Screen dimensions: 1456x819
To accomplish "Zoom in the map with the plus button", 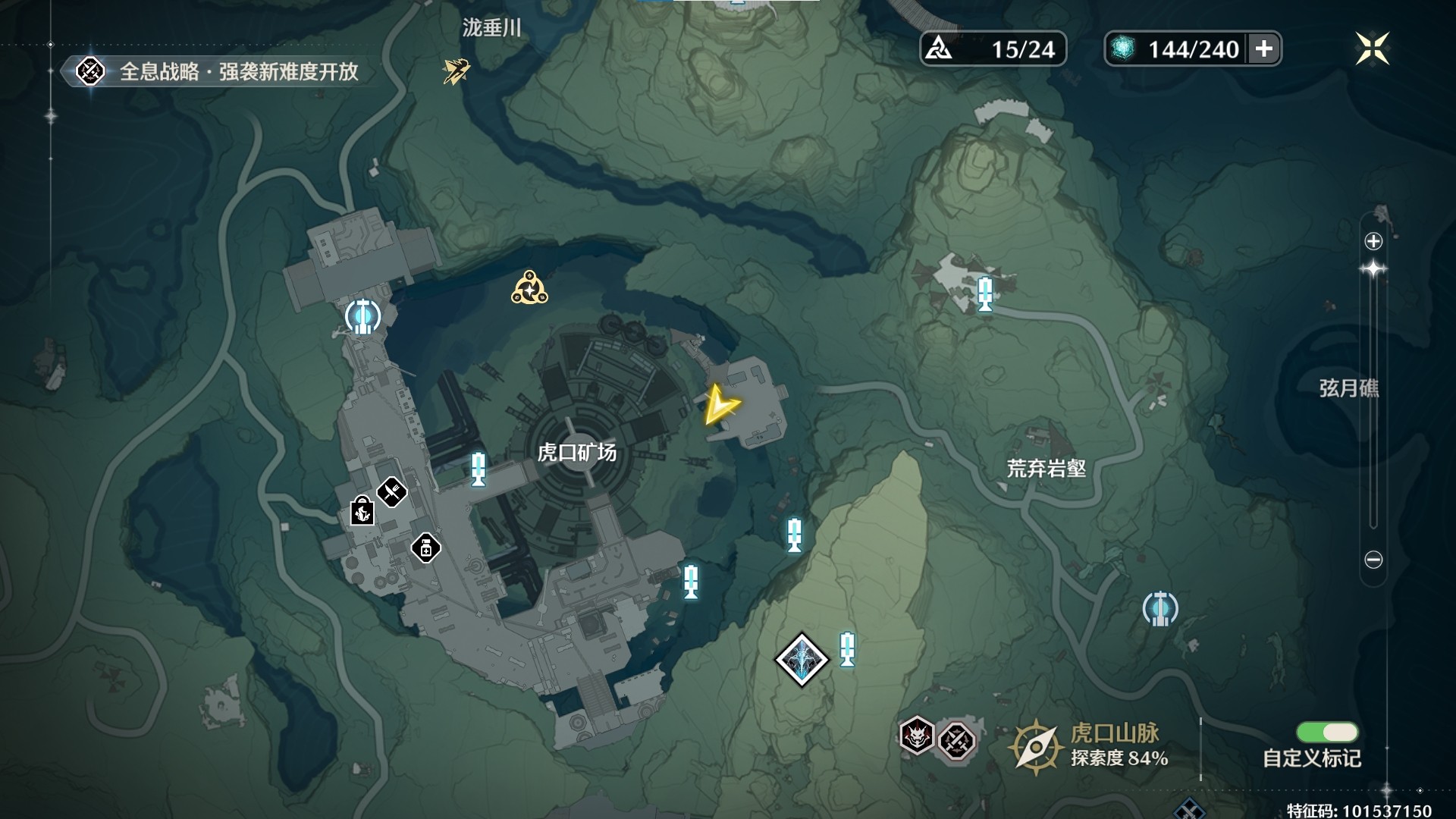I will [1373, 241].
